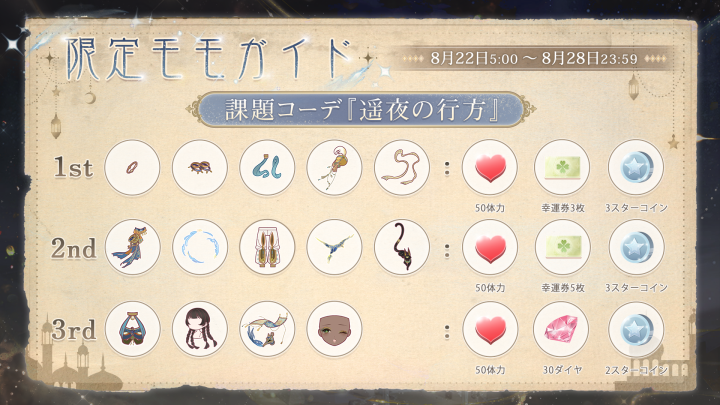The width and height of the screenshot is (720, 405).
Task: Choose the 2スターコイン star coin reward
Action: [634, 327]
